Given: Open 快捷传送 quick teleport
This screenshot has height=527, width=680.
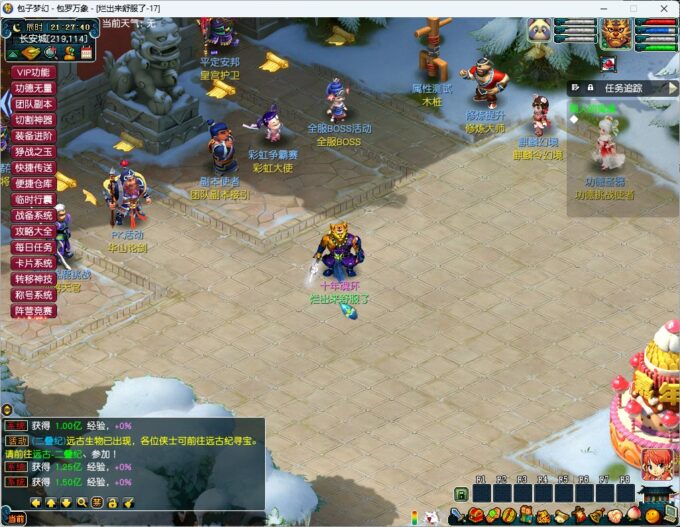Looking at the screenshot, I should click(32, 168).
